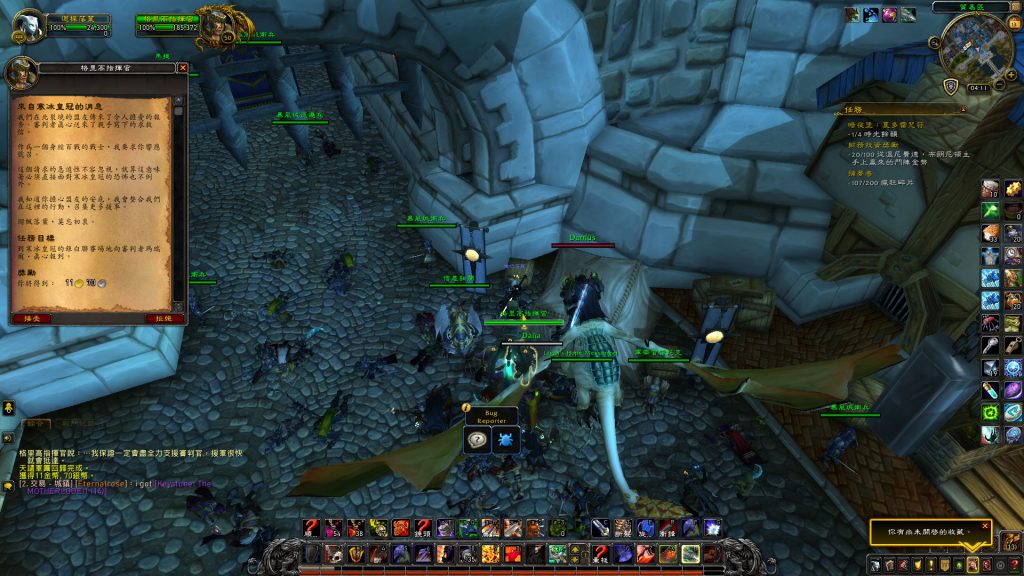Select the first buff icon near minimap
Viewport: 1024px width, 576px height.
pos(852,14)
